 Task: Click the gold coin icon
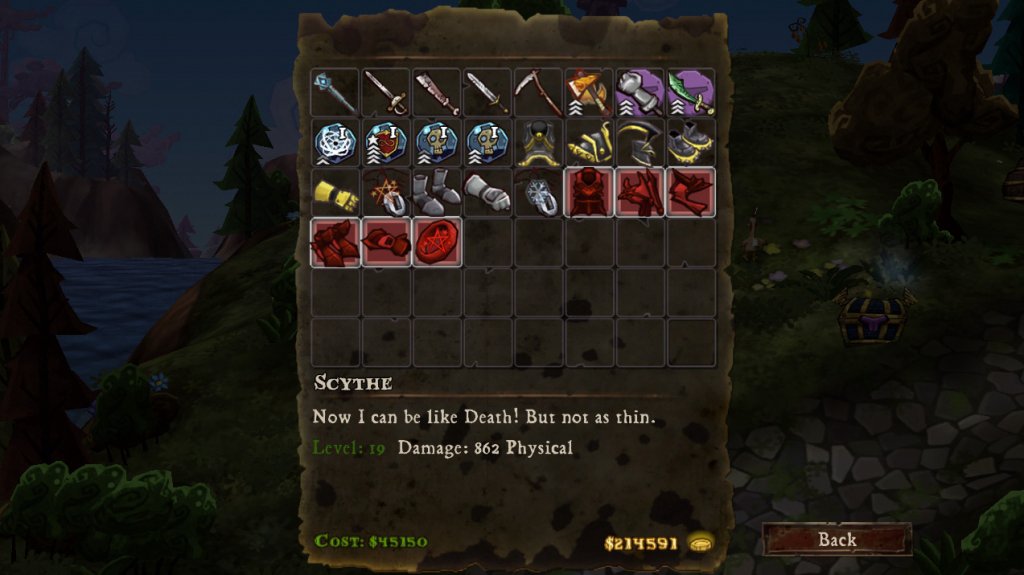(x=700, y=543)
